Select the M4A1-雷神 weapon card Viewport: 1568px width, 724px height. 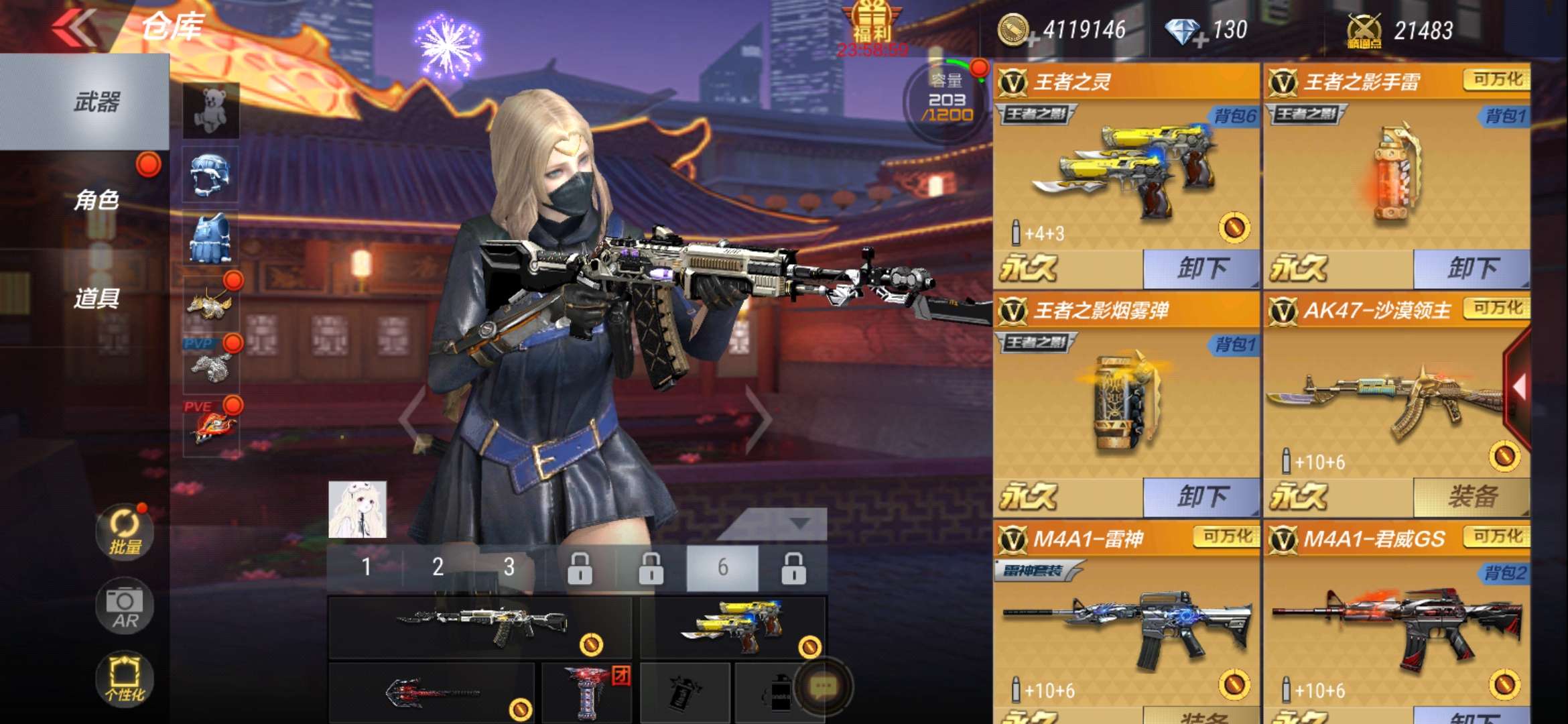[1126, 623]
